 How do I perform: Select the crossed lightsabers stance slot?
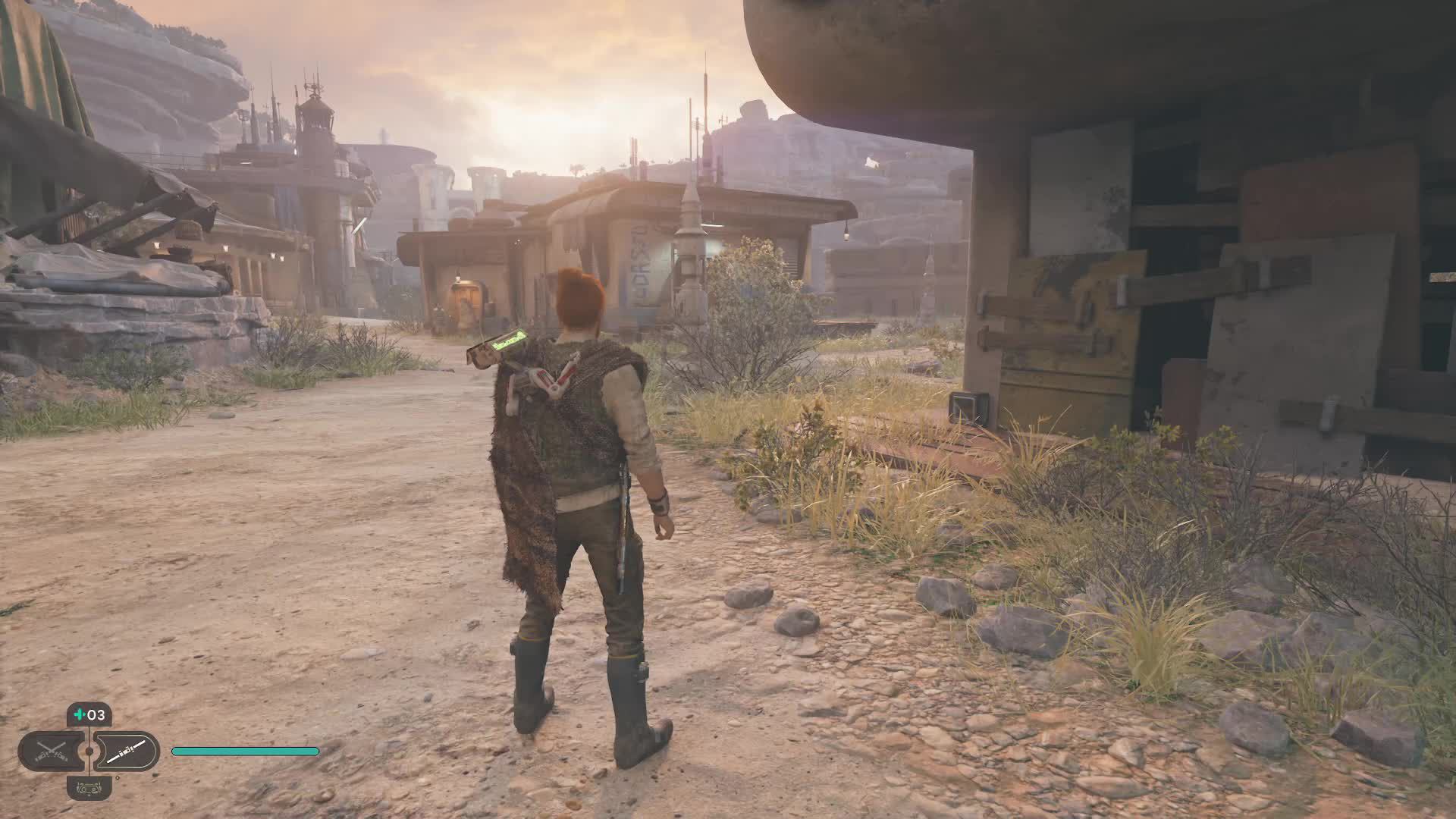click(50, 751)
